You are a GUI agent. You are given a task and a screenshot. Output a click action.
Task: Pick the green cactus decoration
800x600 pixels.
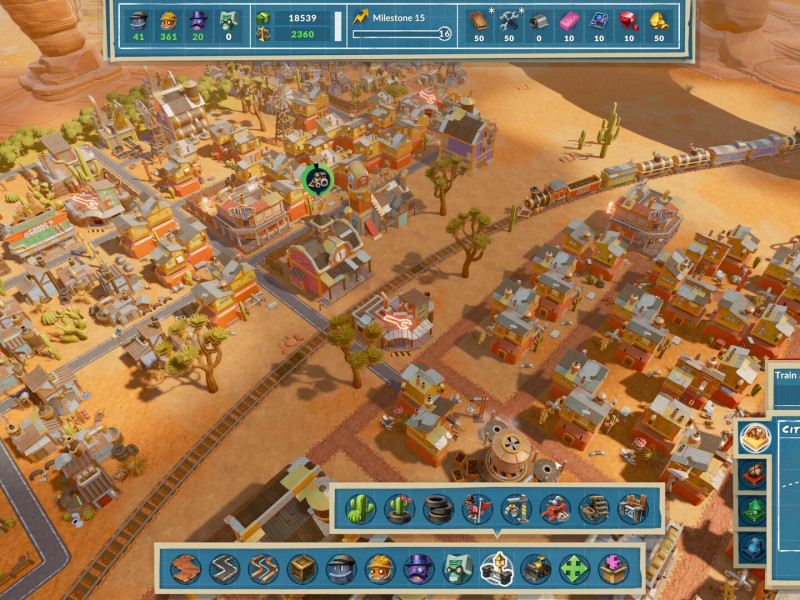coord(361,510)
